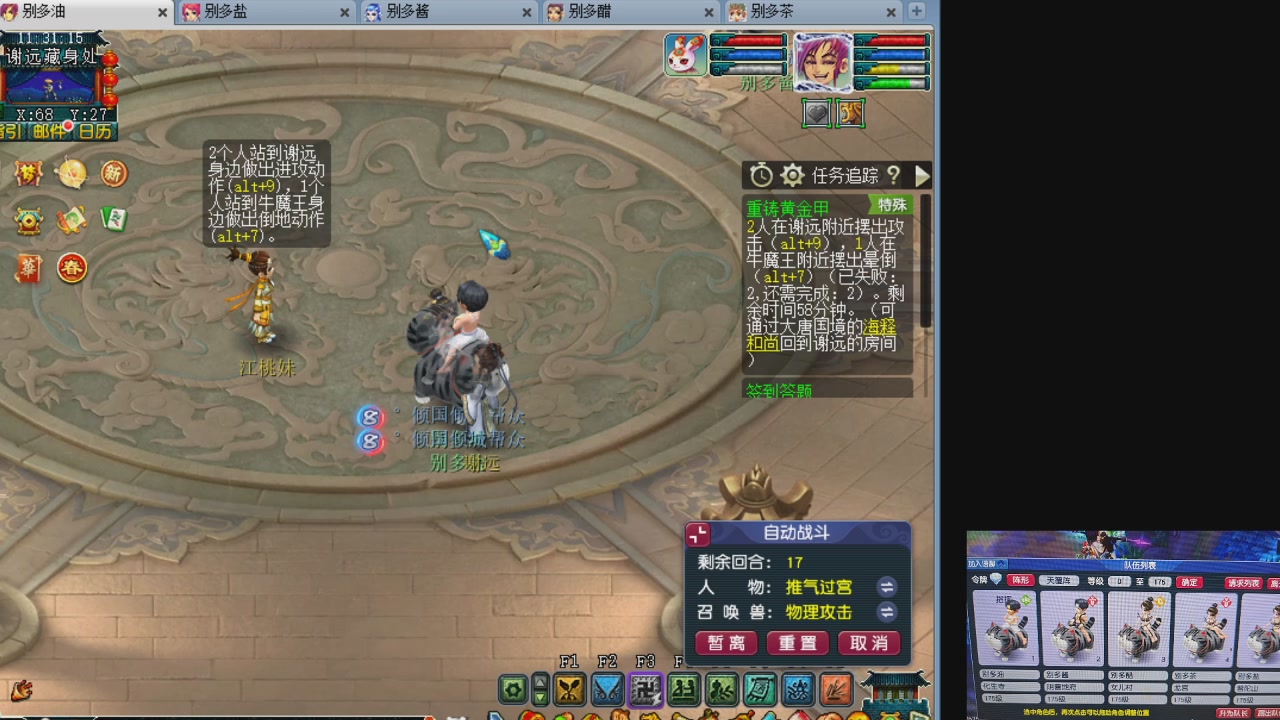
Task: Click the red 华 book icon
Action: 28,266
